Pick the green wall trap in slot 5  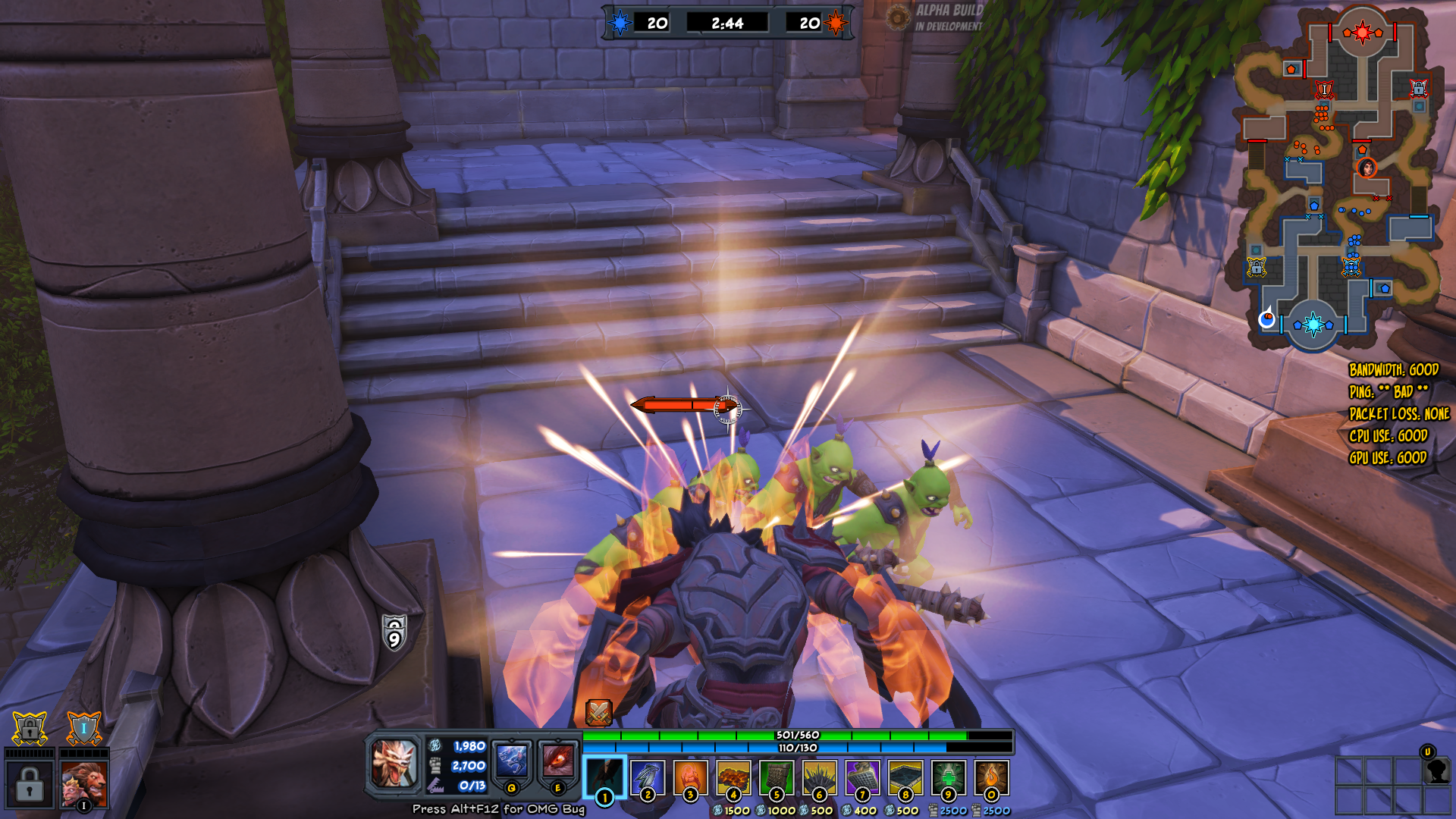pos(776,777)
